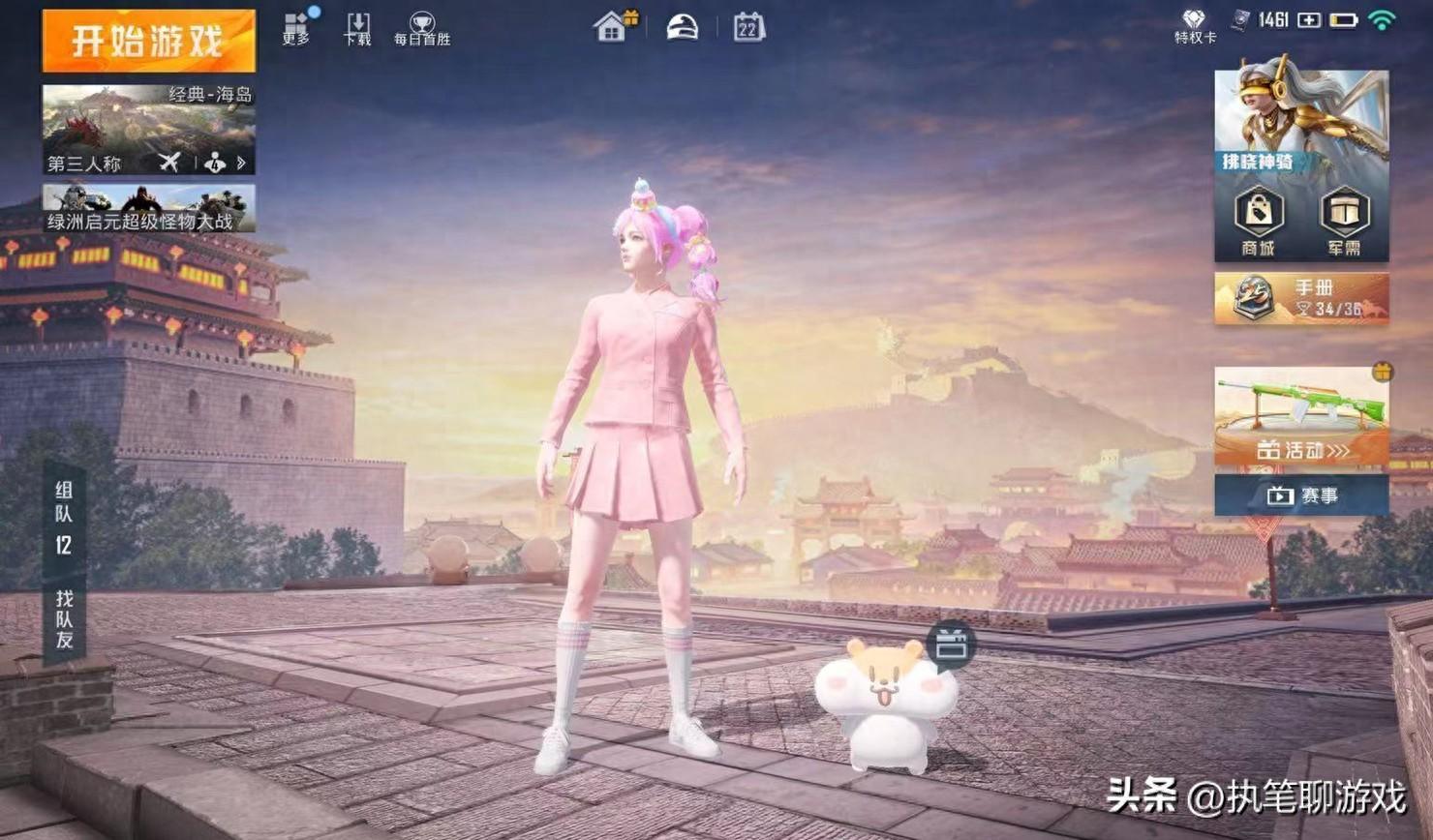Open the 手册 handbook pass
This screenshot has height=840, width=1433.
coord(1301,298)
